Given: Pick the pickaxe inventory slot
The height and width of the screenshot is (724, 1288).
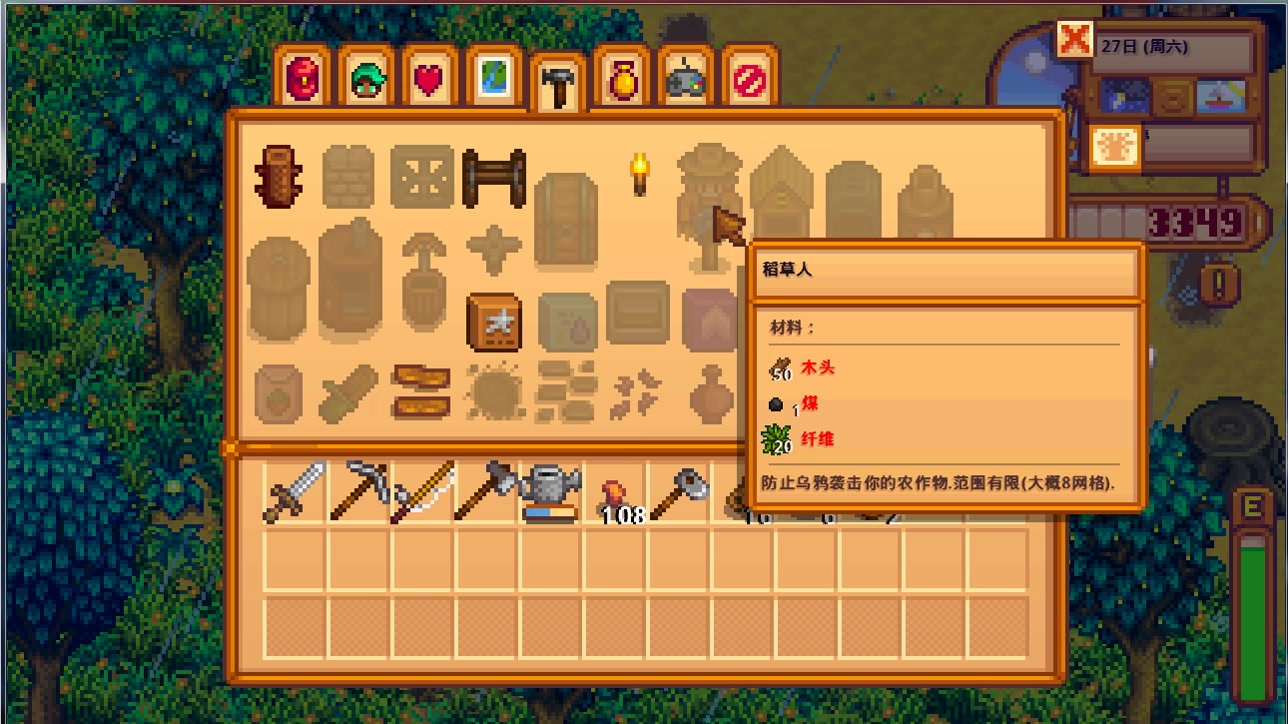Looking at the screenshot, I should click(359, 491).
